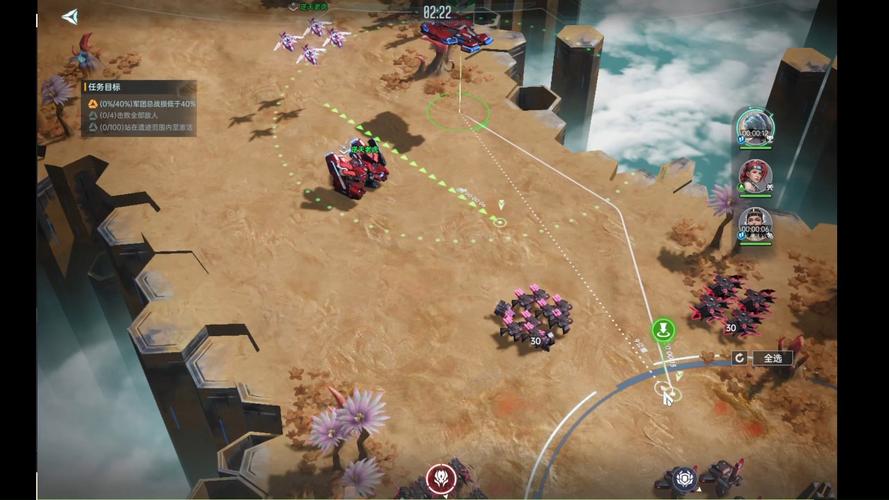Select the blue beetle unit badge
Screen dimensions: 889x500
[x=683, y=478]
